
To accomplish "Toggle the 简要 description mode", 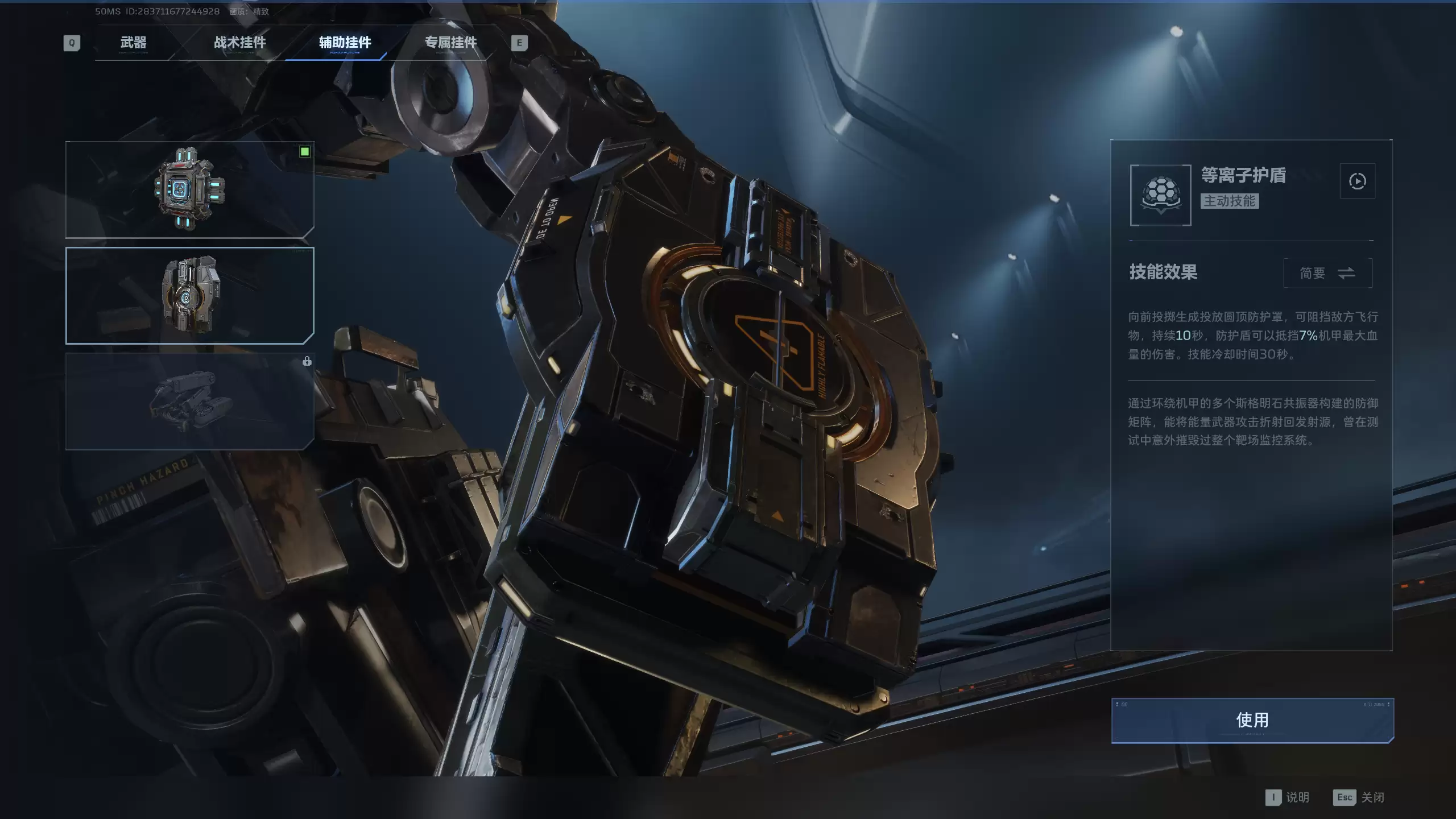I will (x=1327, y=274).
